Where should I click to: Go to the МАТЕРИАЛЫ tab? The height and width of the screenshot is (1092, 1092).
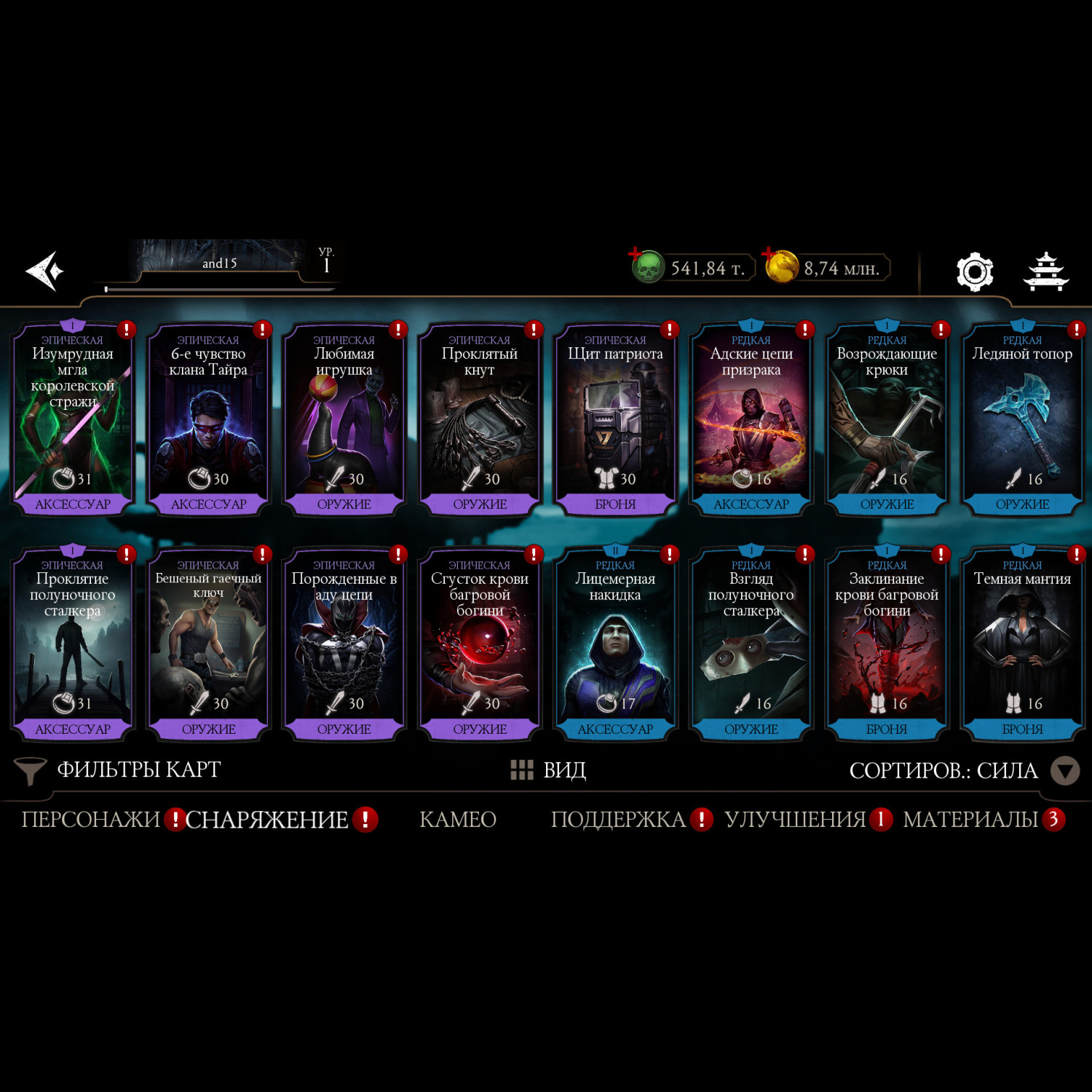tap(970, 820)
